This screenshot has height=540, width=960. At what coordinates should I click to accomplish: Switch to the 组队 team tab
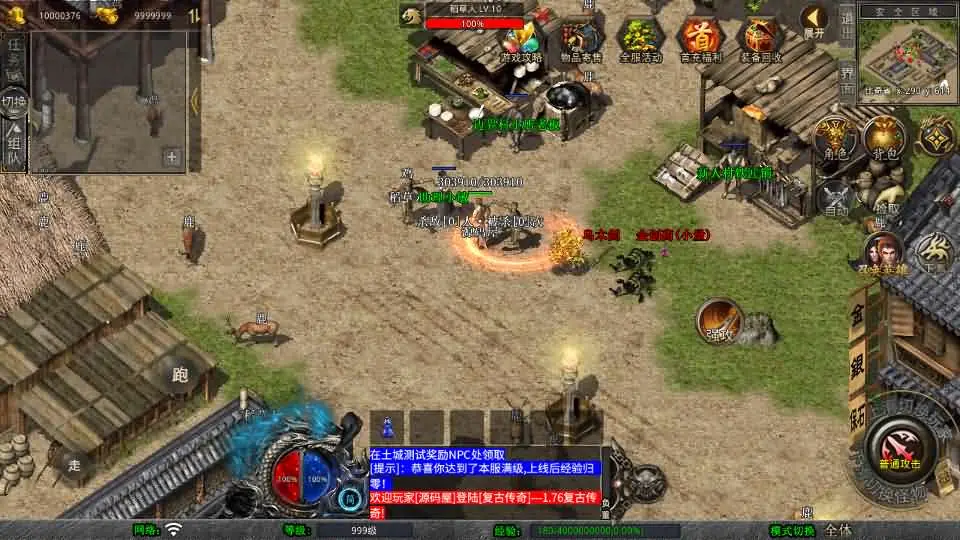coord(14,143)
